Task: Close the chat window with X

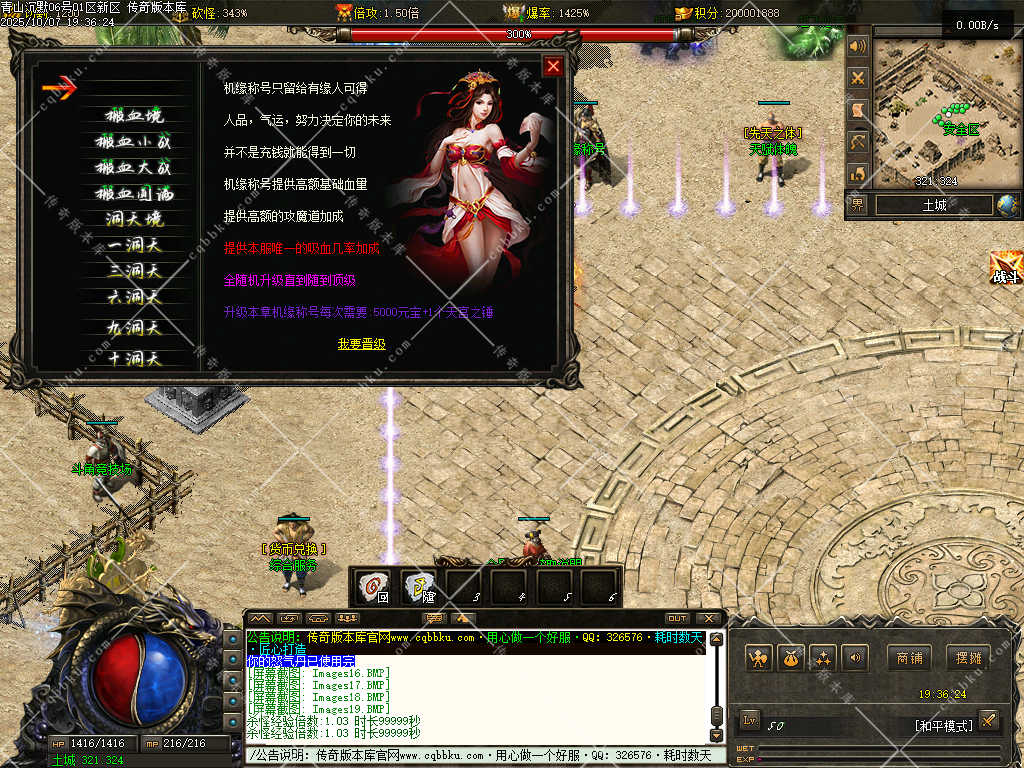Action: 708,618
